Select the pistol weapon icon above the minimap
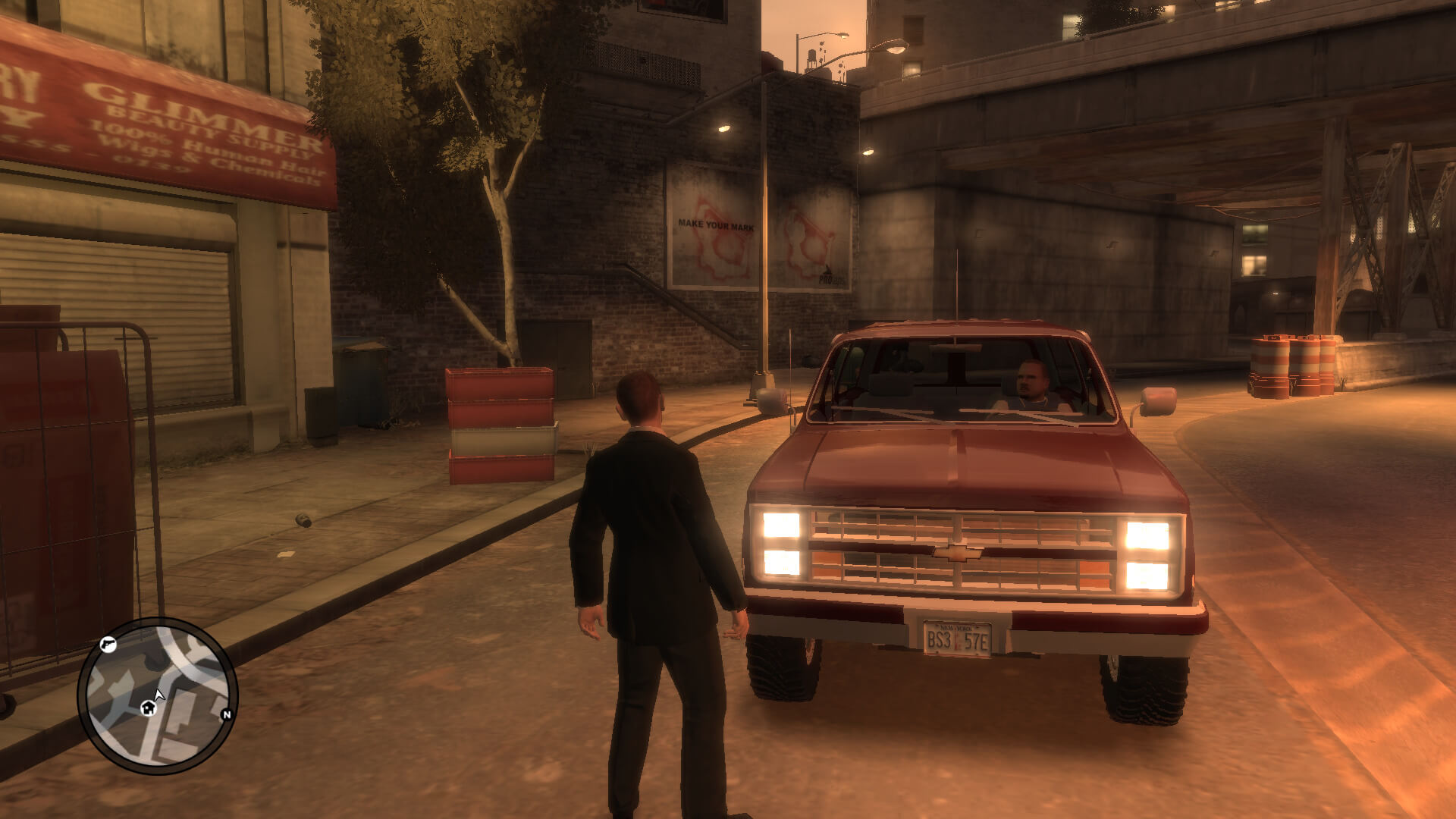 pyautogui.click(x=108, y=645)
